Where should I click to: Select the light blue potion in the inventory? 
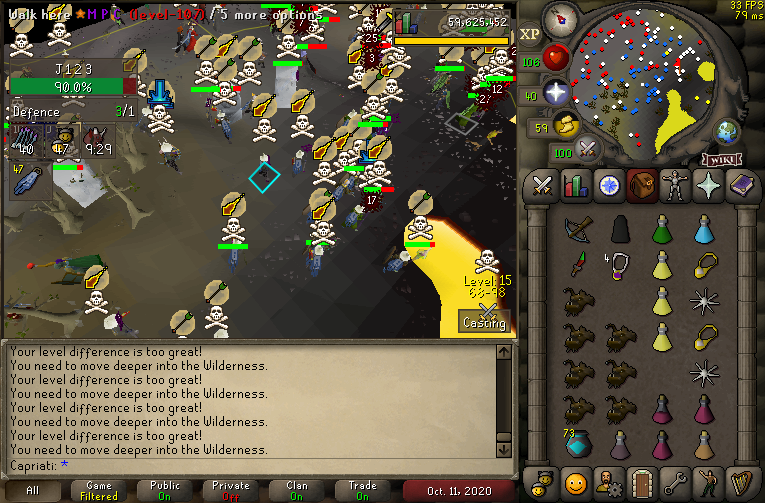704,231
